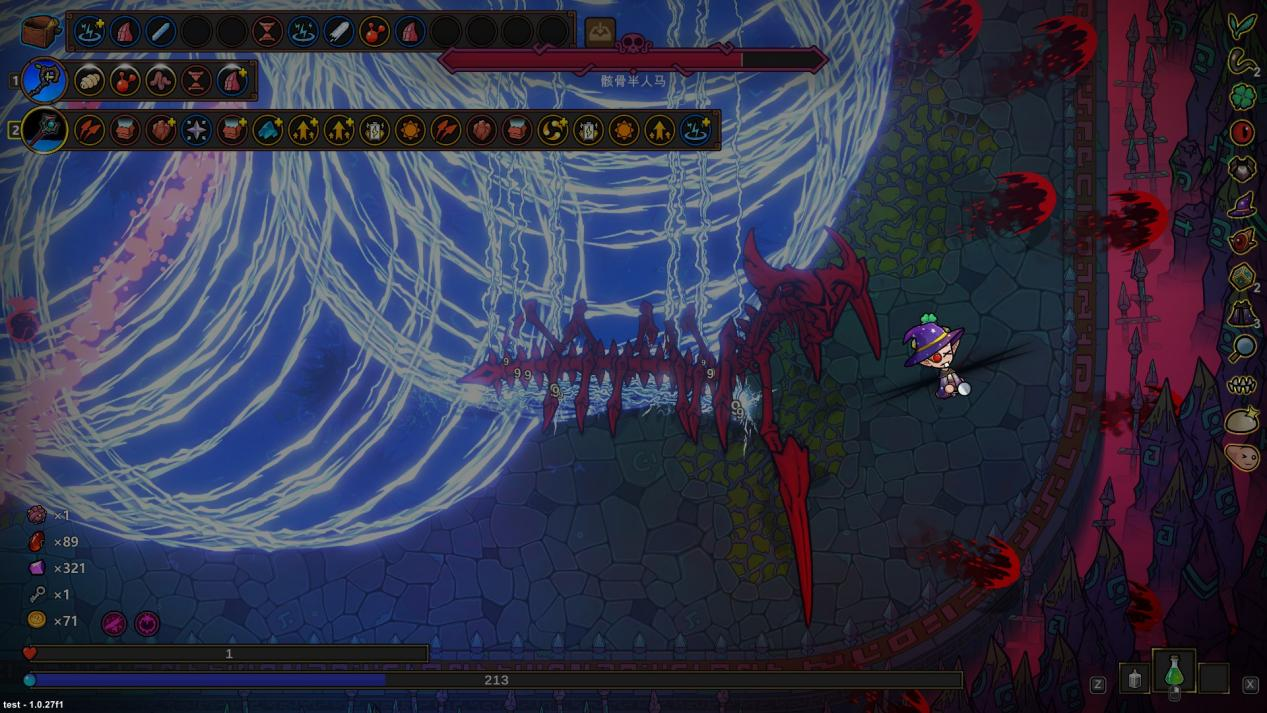
Task: Choose the hourglass spell in wand 1
Action: coord(197,80)
